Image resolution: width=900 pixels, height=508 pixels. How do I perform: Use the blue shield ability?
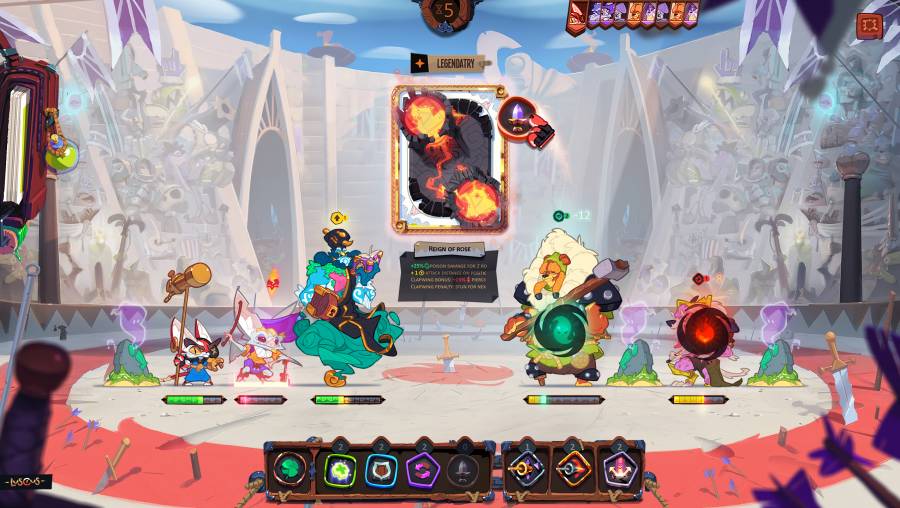point(380,469)
